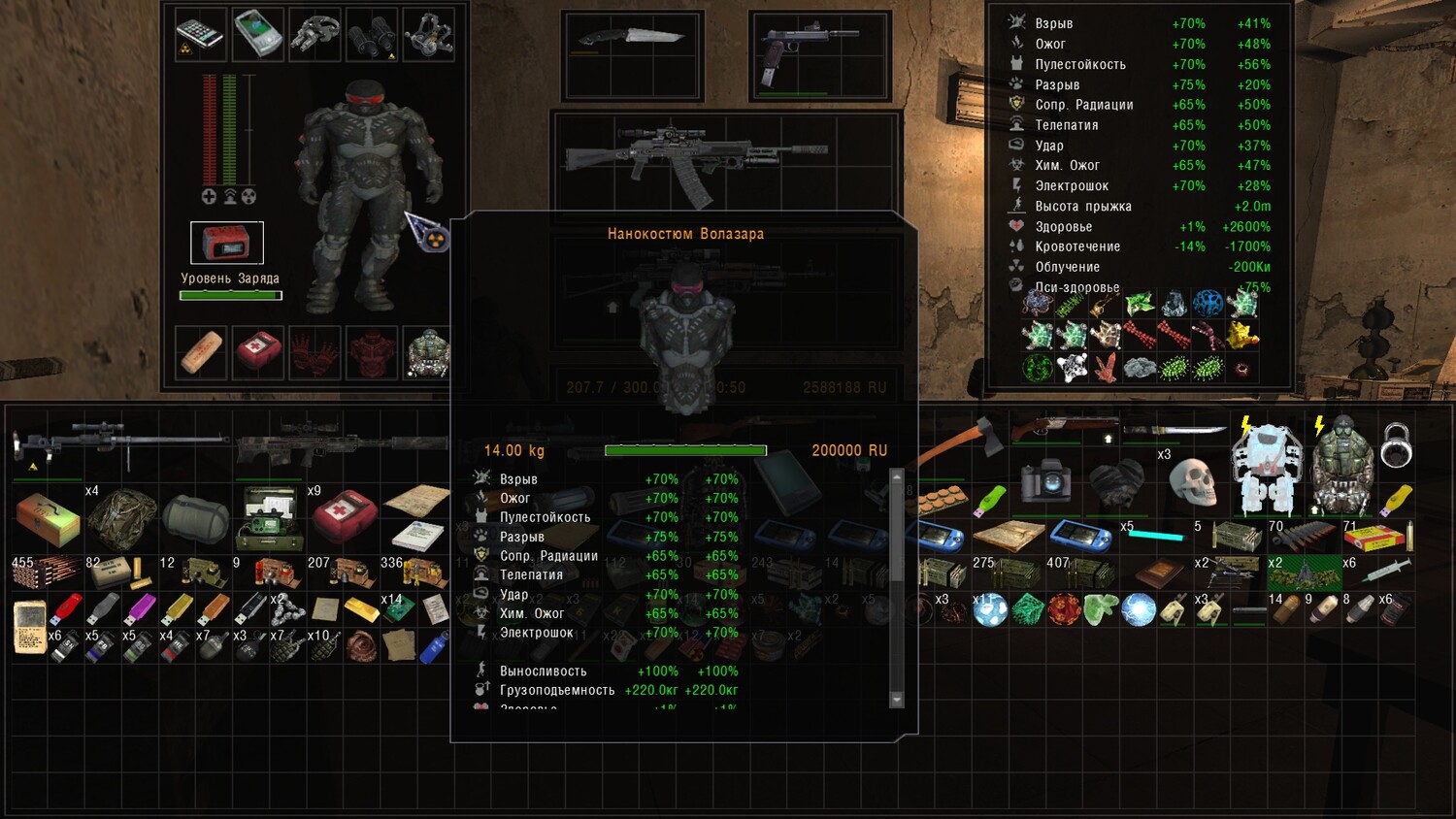Select the worn nanosuit on character
This screenshot has height=819, width=1456.
point(360,194)
